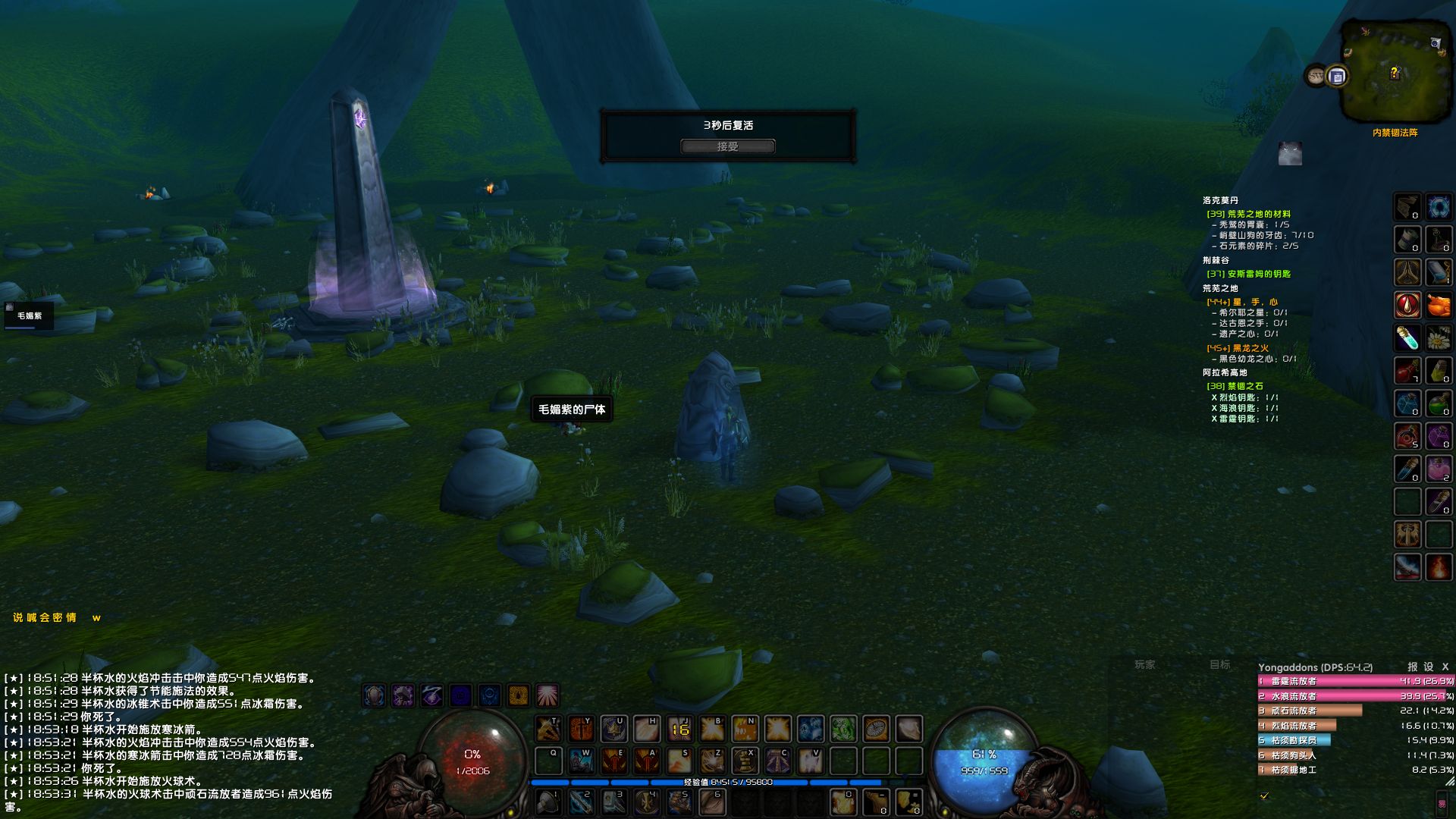The height and width of the screenshot is (819, 1456).
Task: Use the red blood drop item icon
Action: pos(1407,305)
